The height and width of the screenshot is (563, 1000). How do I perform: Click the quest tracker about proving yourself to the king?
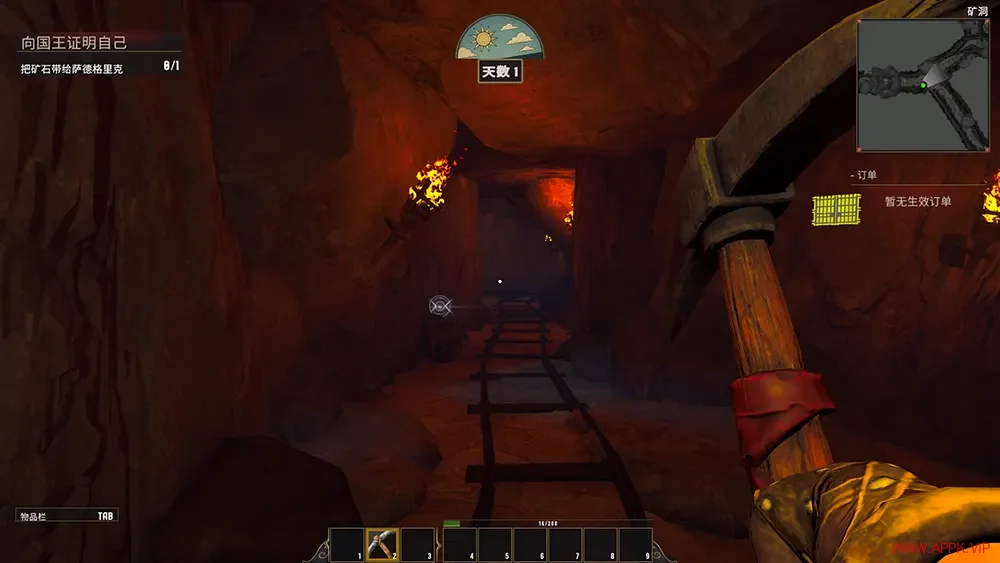76,44
